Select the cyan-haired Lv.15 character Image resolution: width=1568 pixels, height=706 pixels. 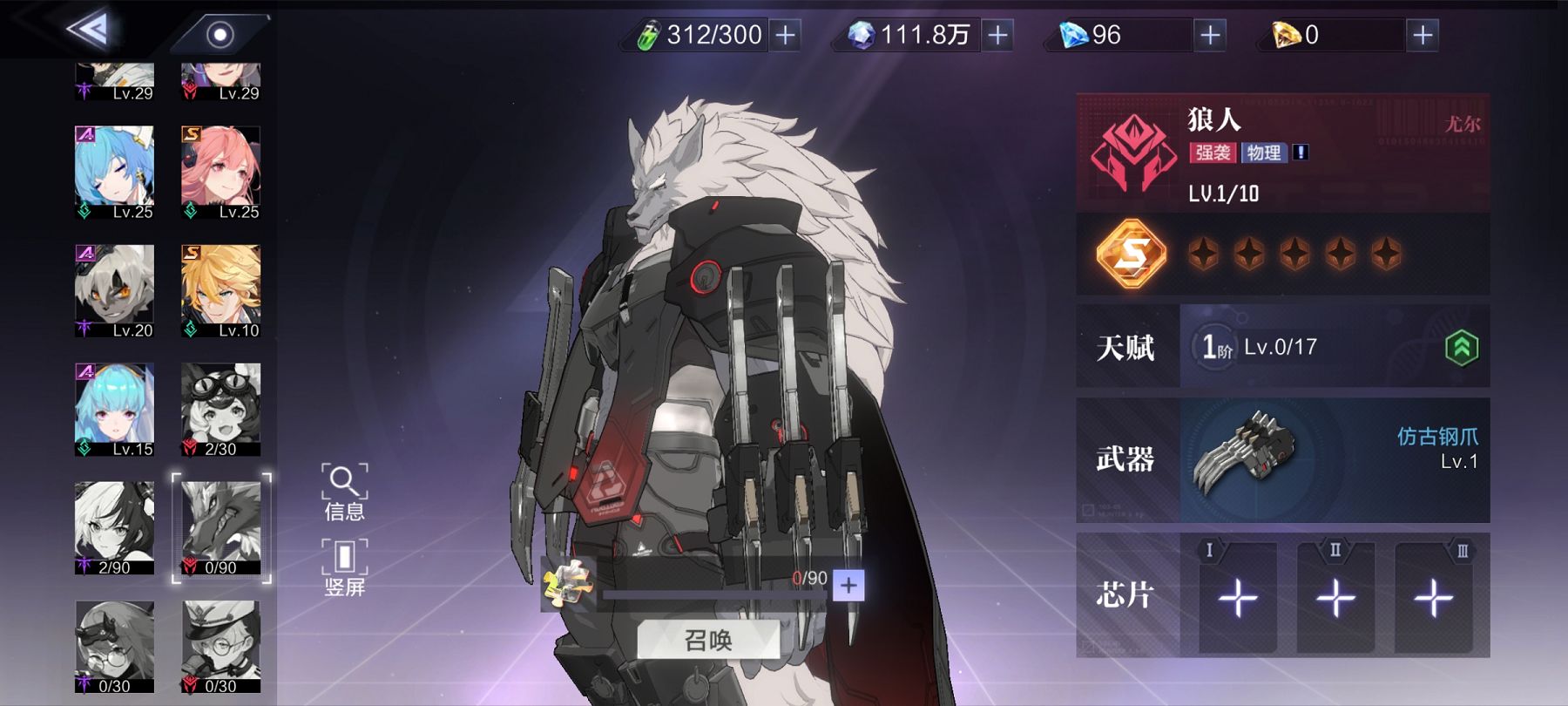(114, 410)
